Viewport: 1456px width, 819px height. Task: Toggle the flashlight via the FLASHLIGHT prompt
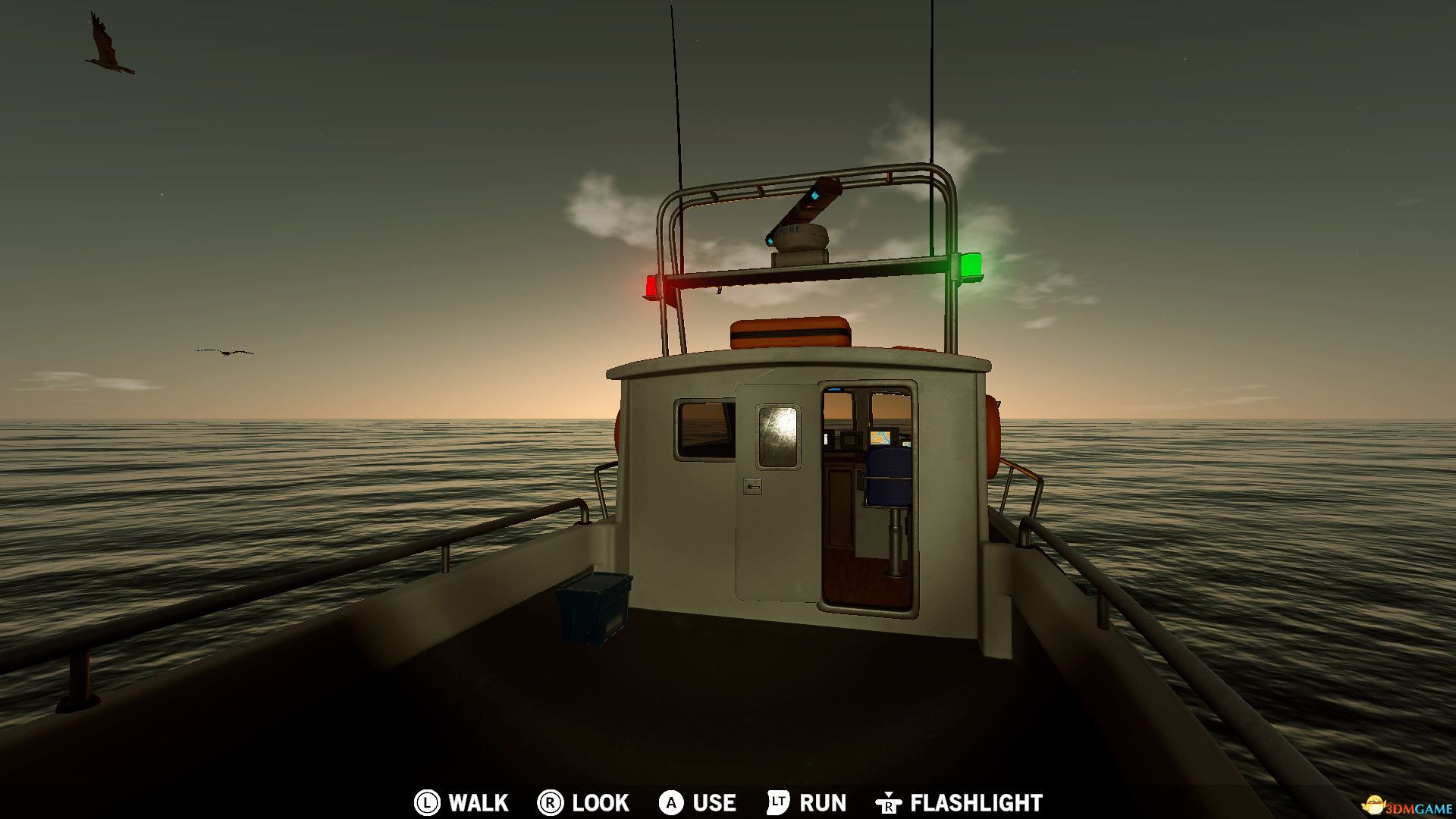tap(977, 802)
